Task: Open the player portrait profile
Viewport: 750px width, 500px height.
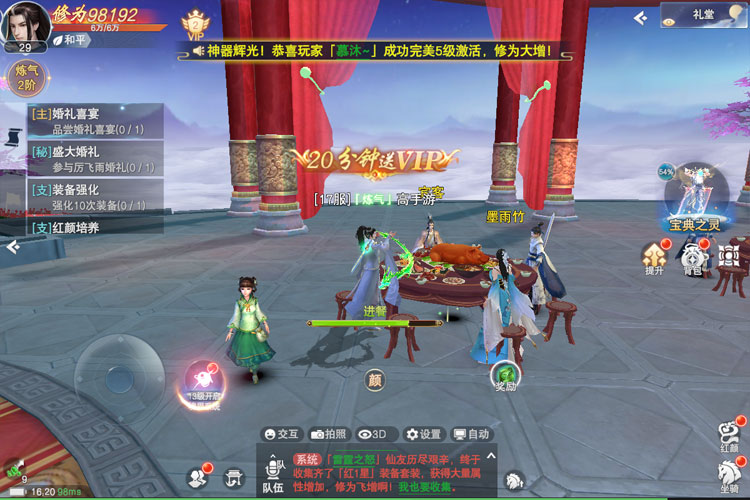Action: click(24, 22)
